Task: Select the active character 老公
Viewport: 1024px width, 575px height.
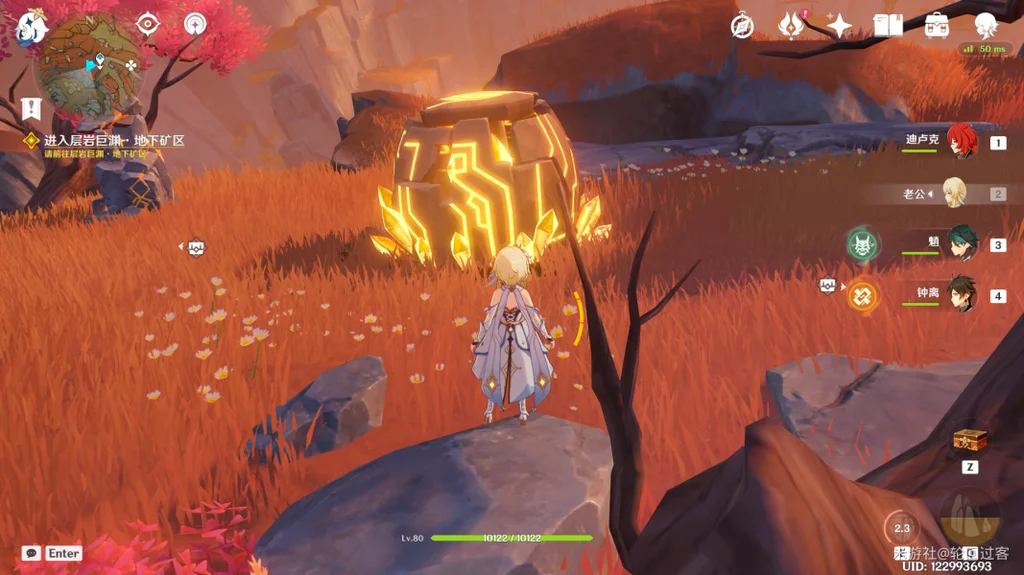Action: pyautogui.click(x=955, y=193)
